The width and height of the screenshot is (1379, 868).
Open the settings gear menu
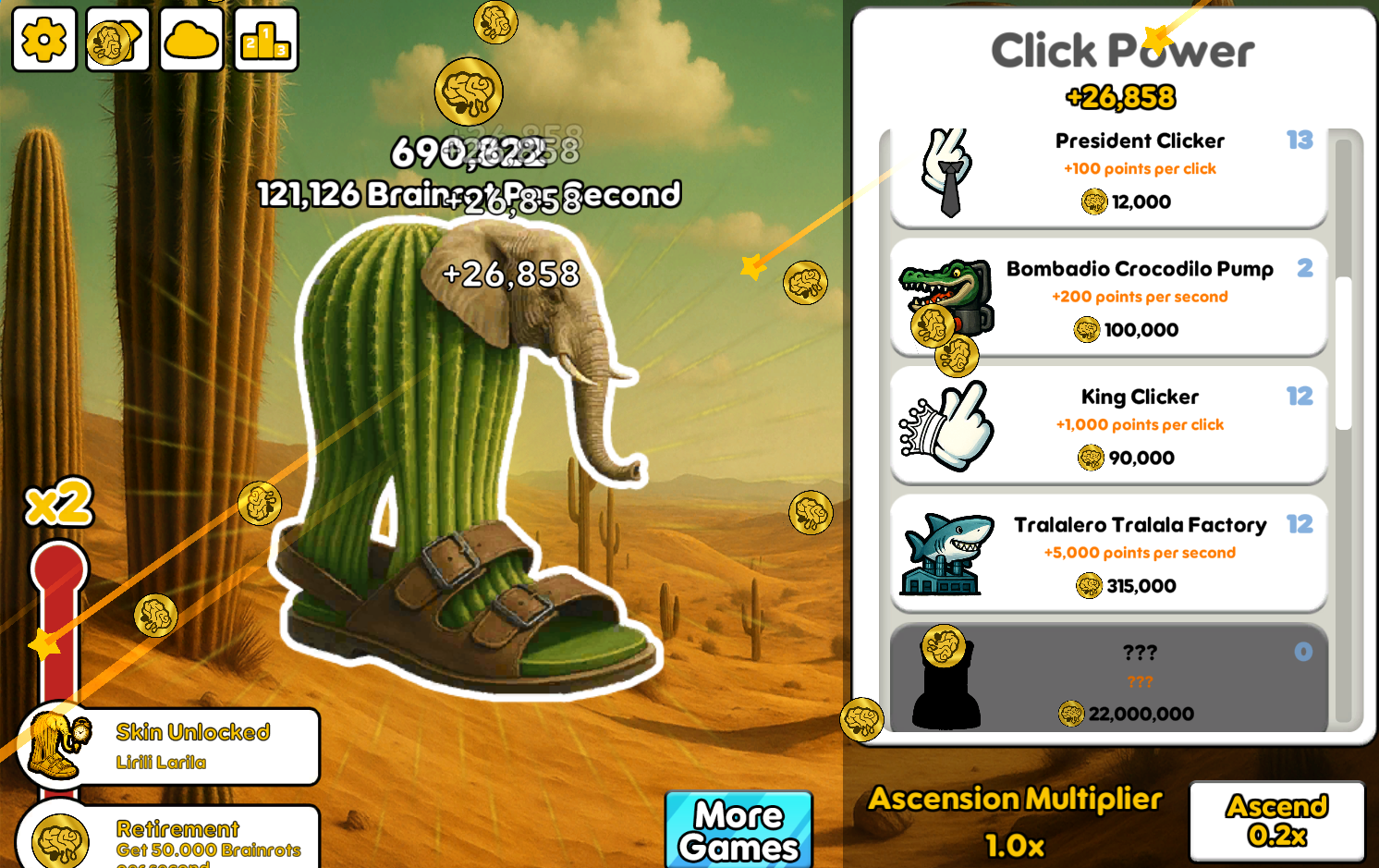[43, 41]
